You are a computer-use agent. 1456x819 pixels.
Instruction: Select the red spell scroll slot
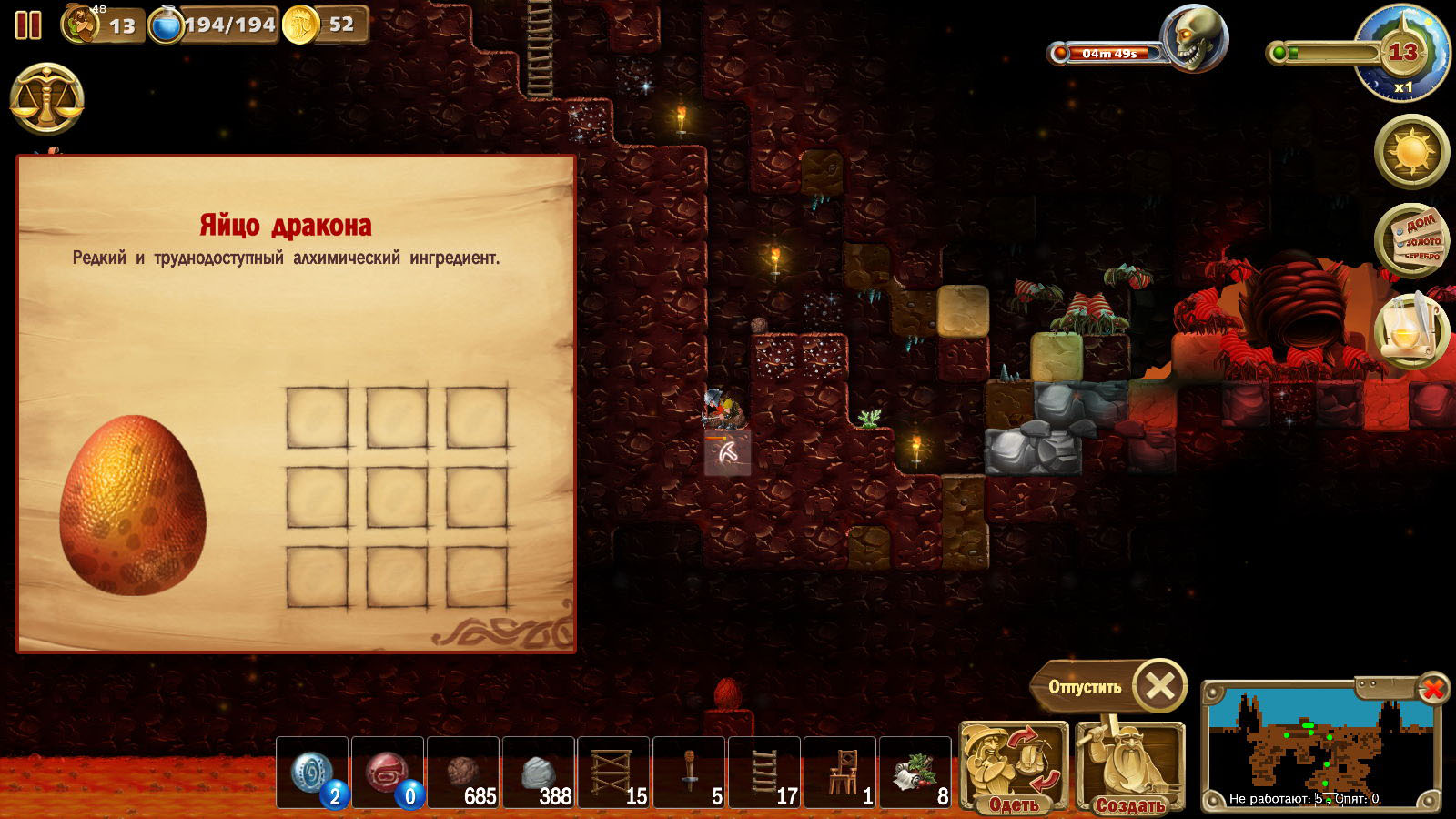[x=388, y=773]
